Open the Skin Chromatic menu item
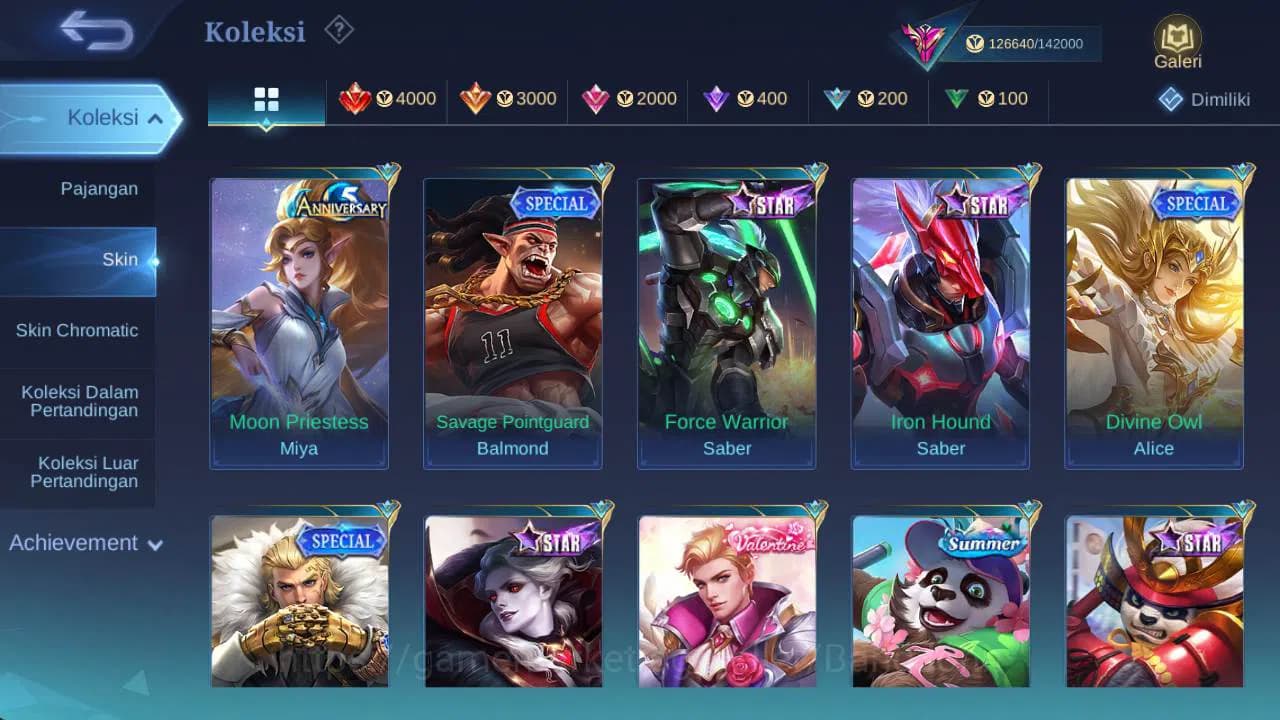The image size is (1280, 720). (x=79, y=330)
